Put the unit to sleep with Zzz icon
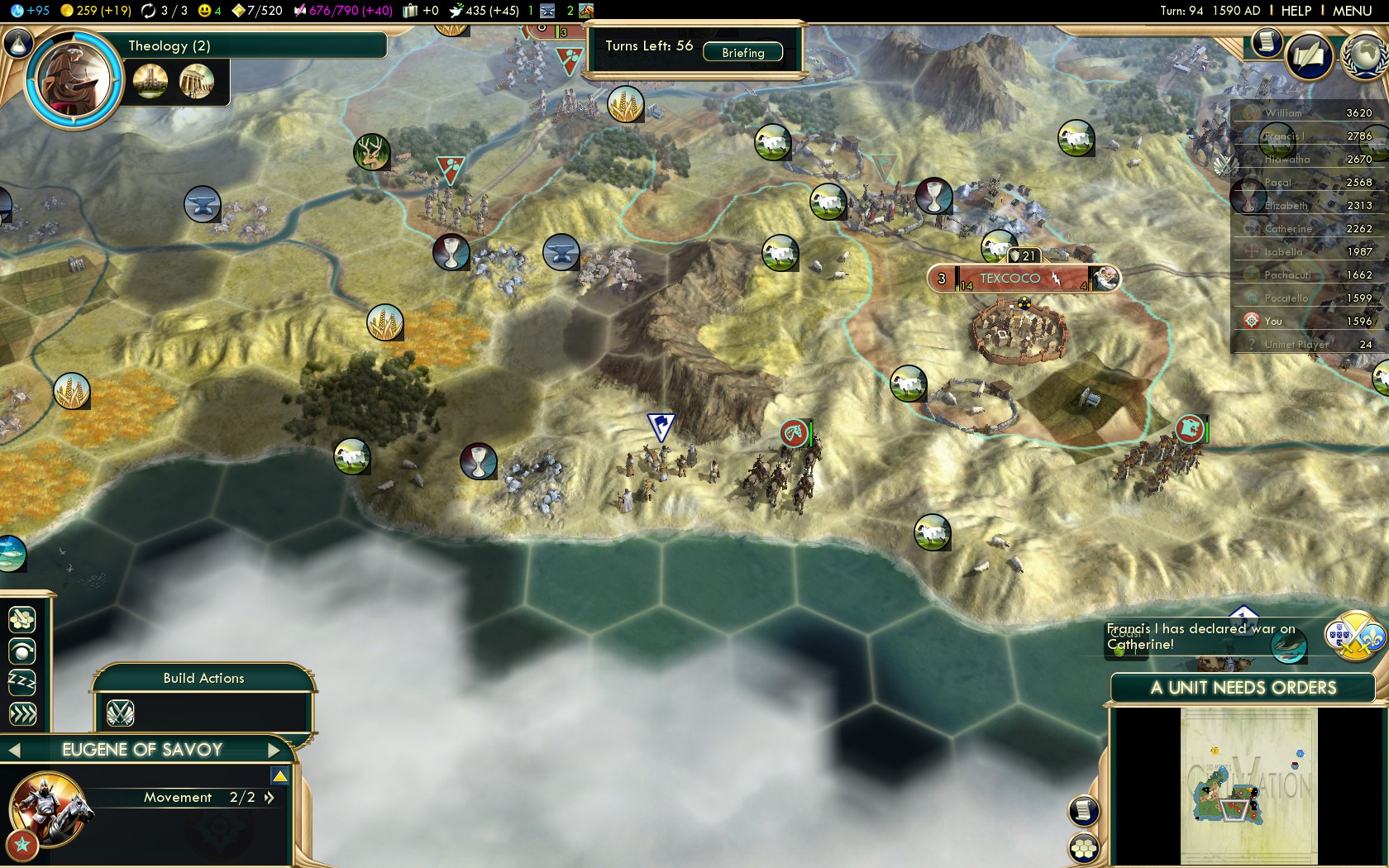 pos(22,682)
